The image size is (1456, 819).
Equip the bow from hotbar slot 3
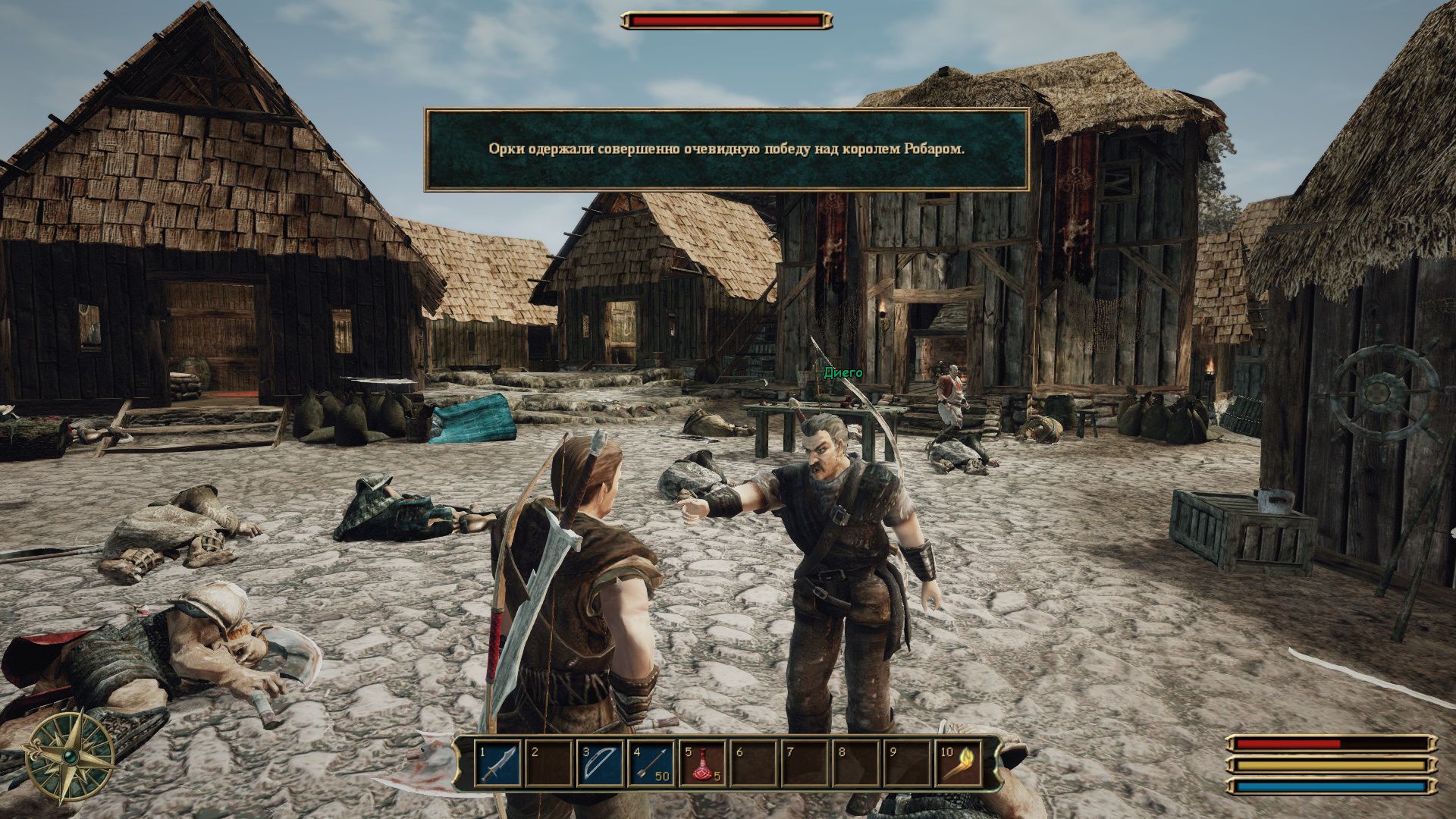coord(601,764)
